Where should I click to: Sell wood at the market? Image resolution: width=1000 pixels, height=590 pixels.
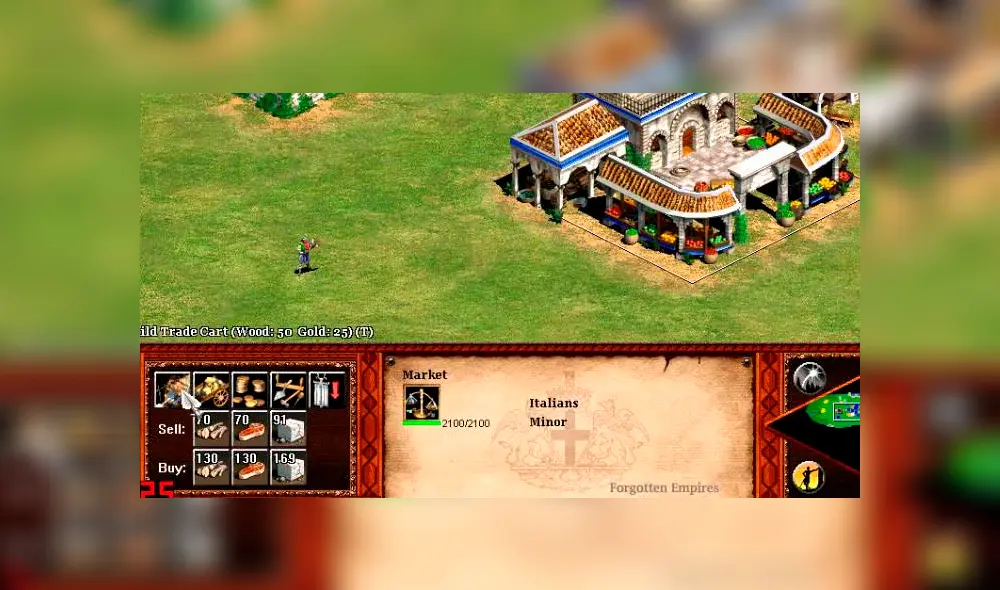pos(211,428)
